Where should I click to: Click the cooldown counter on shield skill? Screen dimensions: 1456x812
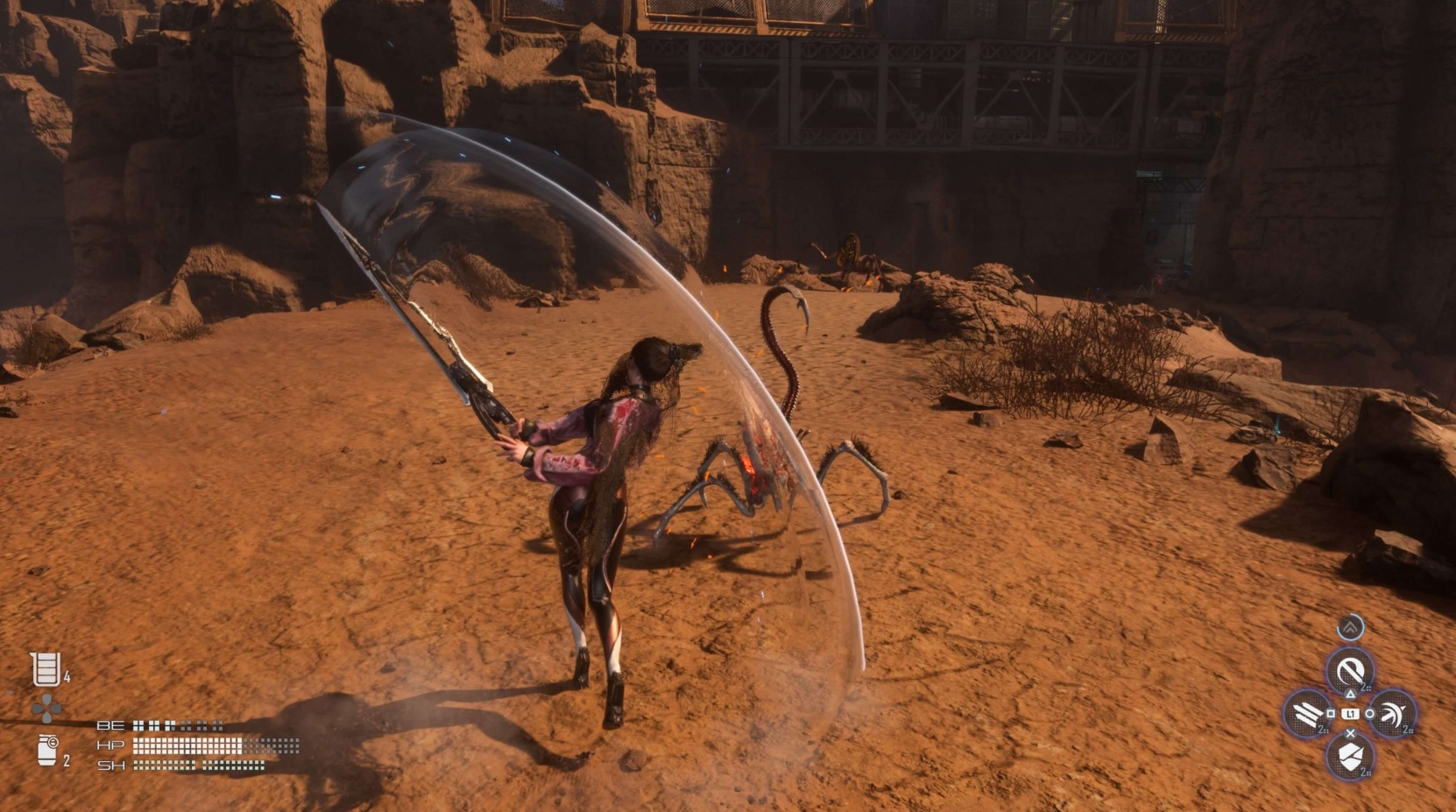point(1364,772)
